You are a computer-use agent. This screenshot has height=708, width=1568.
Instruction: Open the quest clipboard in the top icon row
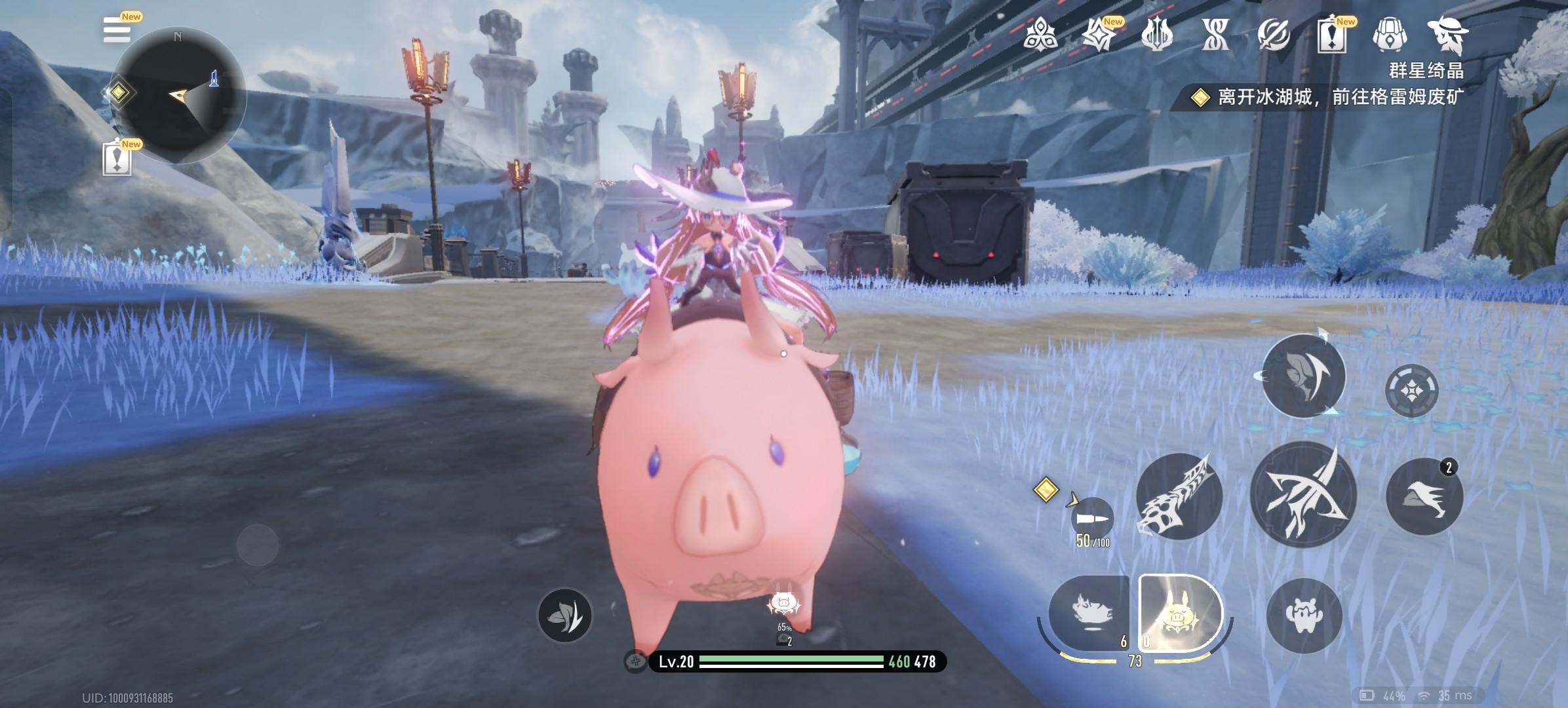[x=1331, y=35]
